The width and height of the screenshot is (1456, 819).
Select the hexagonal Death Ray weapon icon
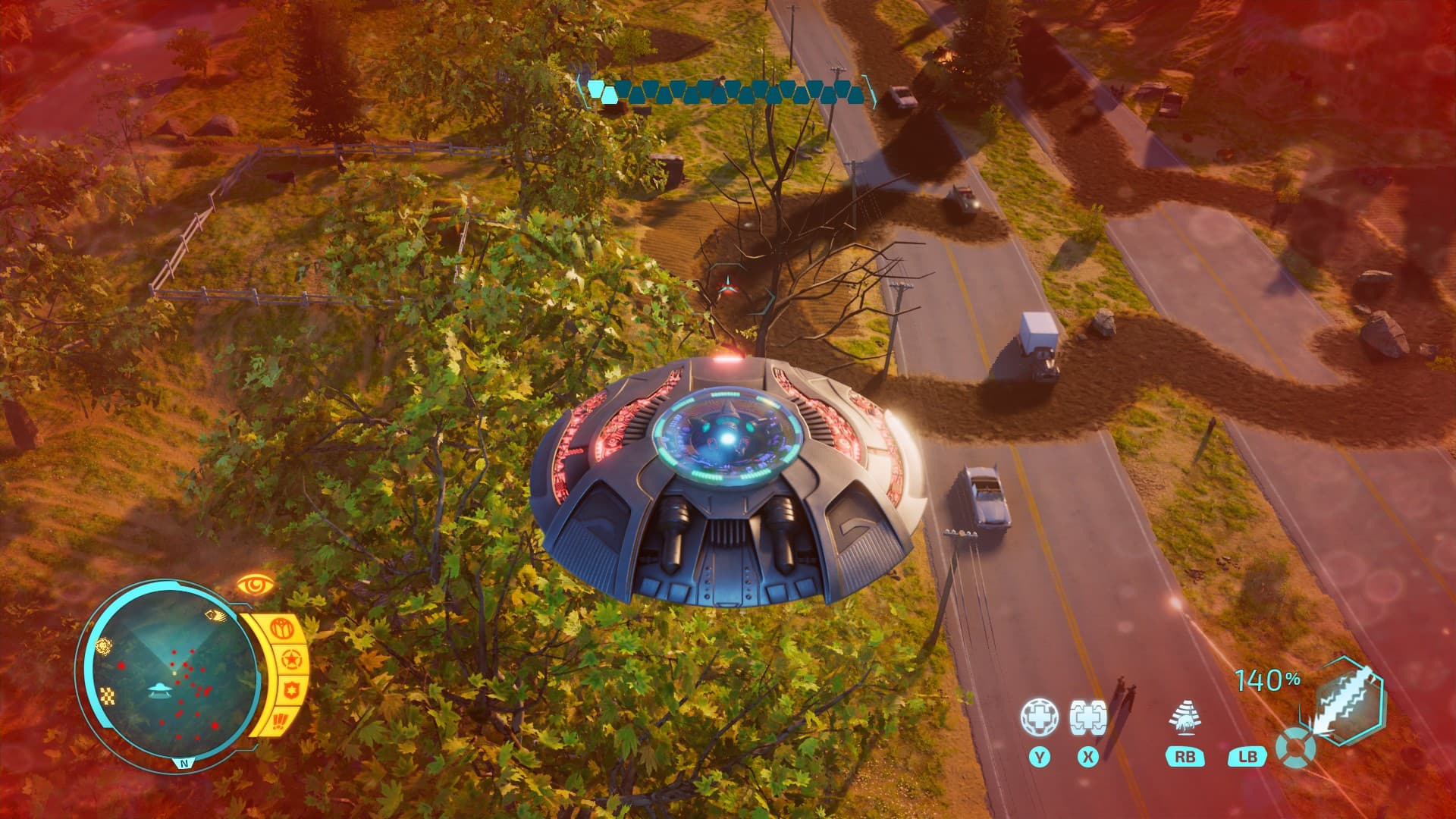click(x=1348, y=699)
